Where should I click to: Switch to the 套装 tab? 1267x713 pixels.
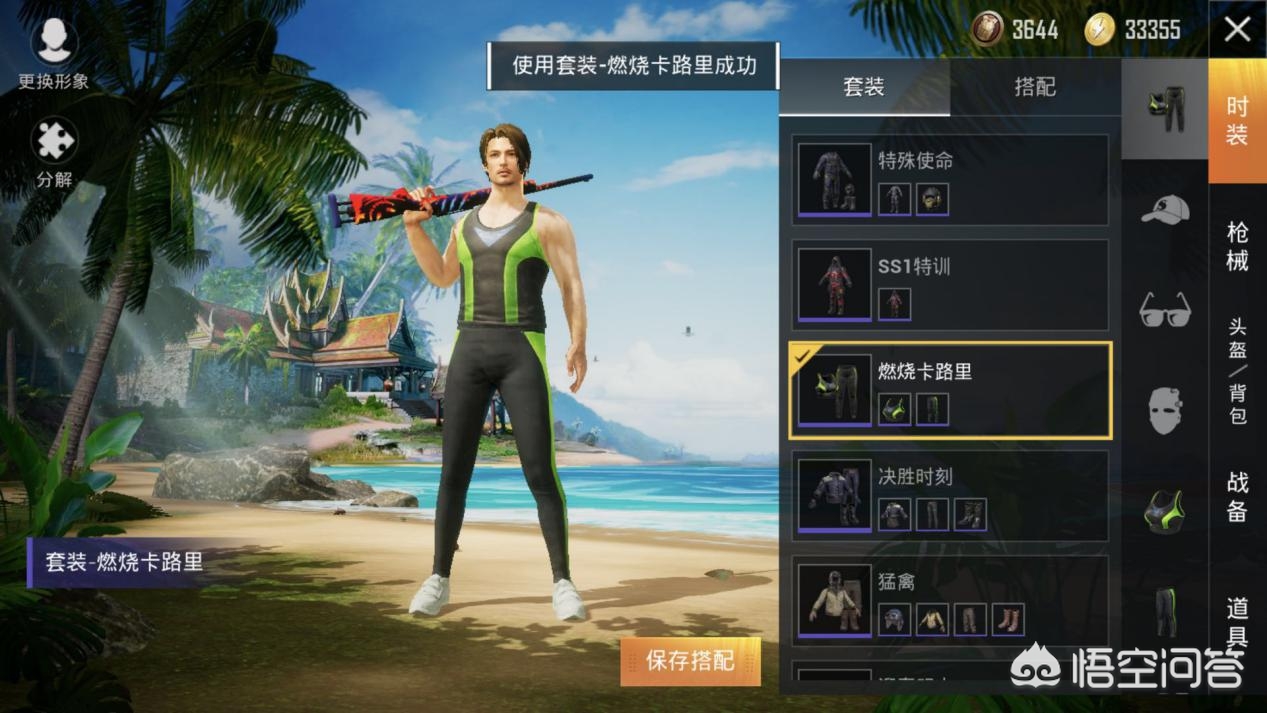pos(864,87)
